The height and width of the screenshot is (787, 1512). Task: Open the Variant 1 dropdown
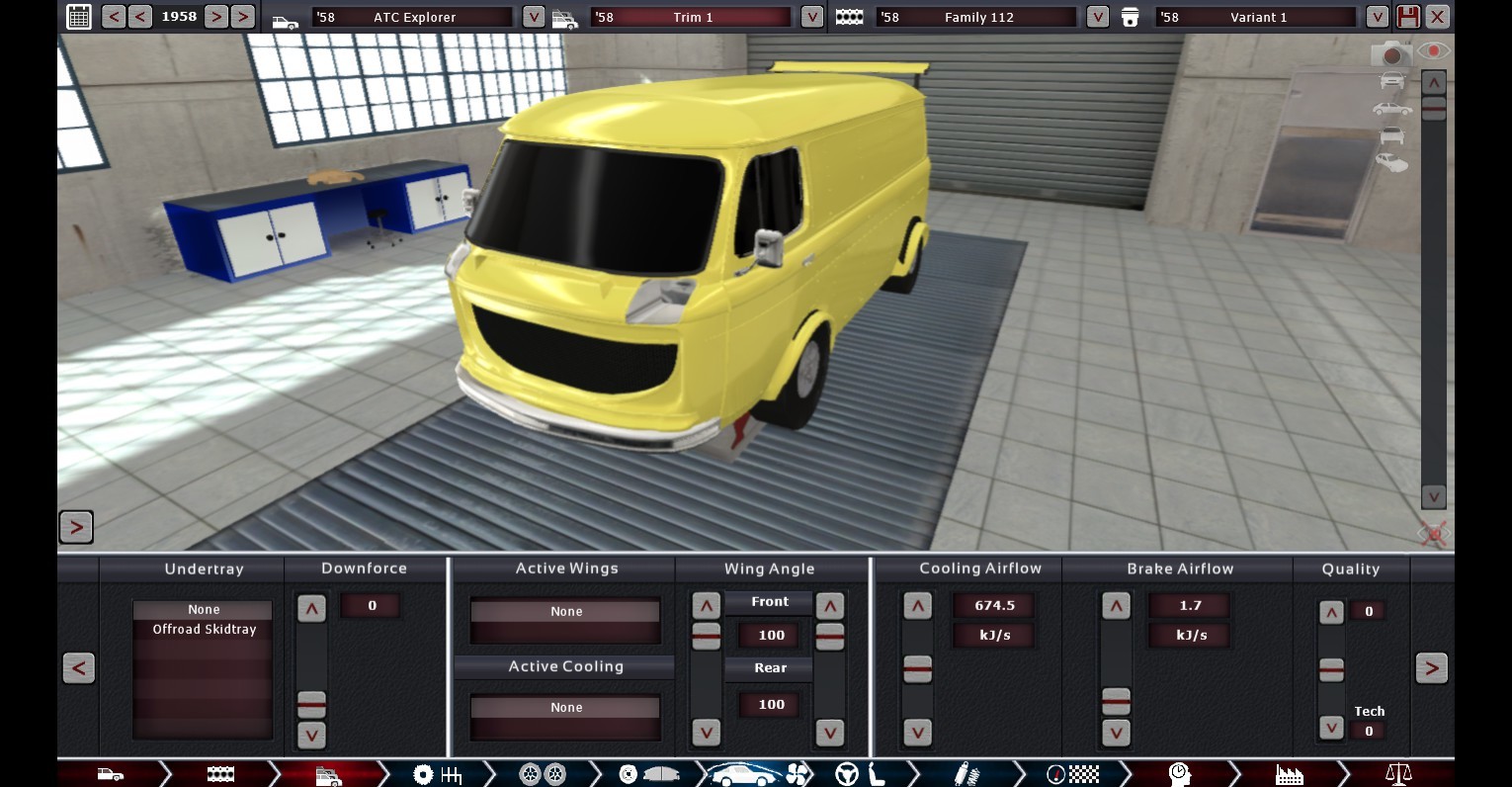click(x=1377, y=17)
